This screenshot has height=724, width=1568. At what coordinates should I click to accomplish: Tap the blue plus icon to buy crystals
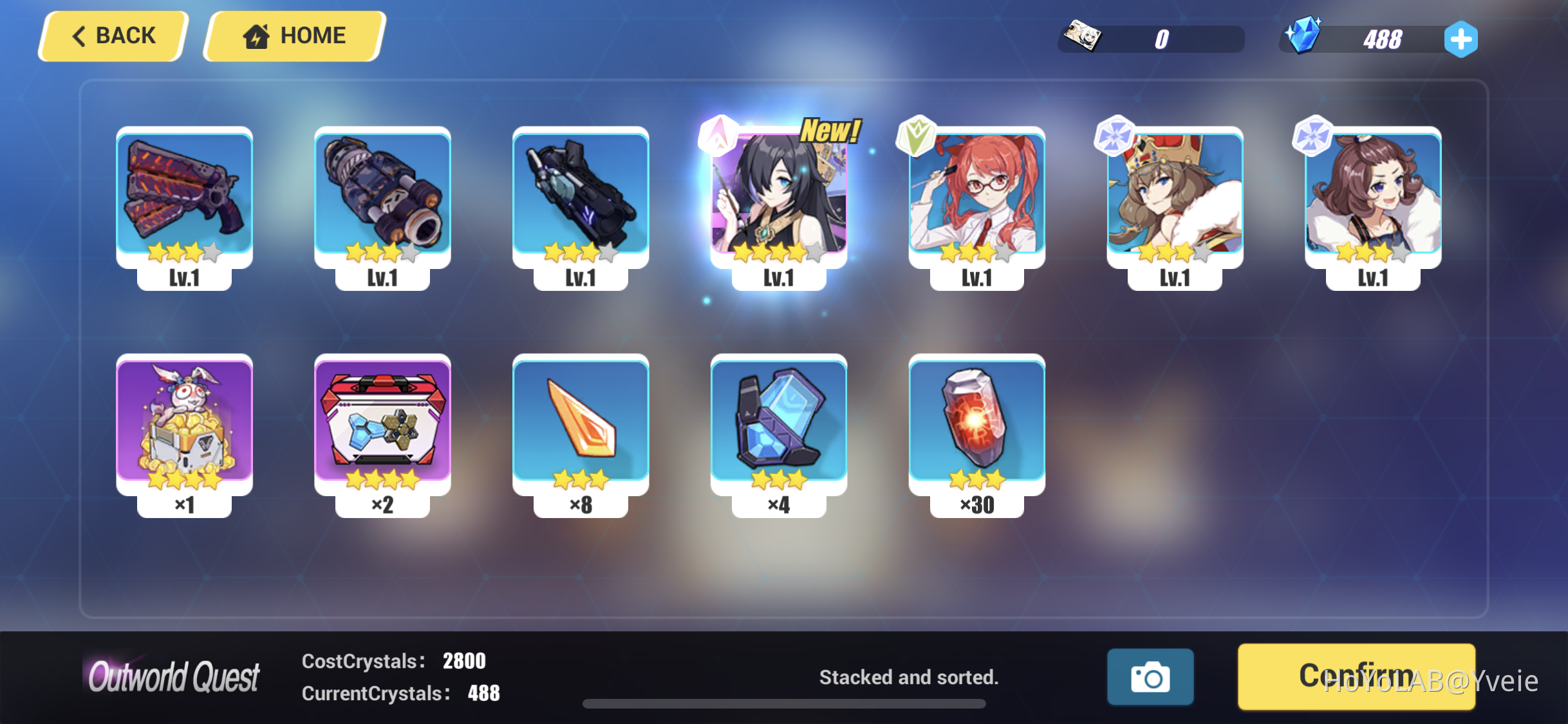pyautogui.click(x=1461, y=38)
